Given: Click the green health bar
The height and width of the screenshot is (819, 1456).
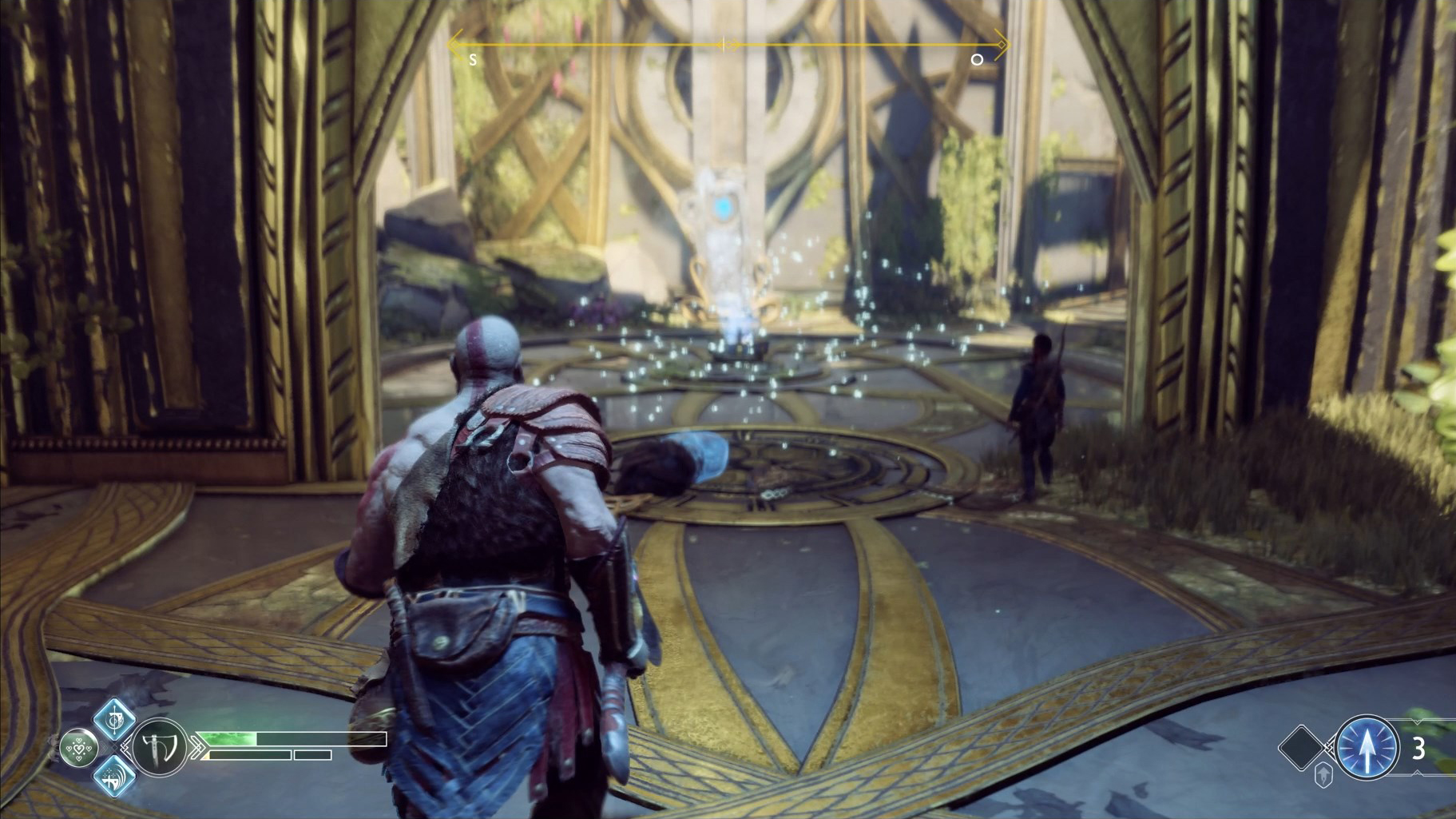Looking at the screenshot, I should 228,737.
